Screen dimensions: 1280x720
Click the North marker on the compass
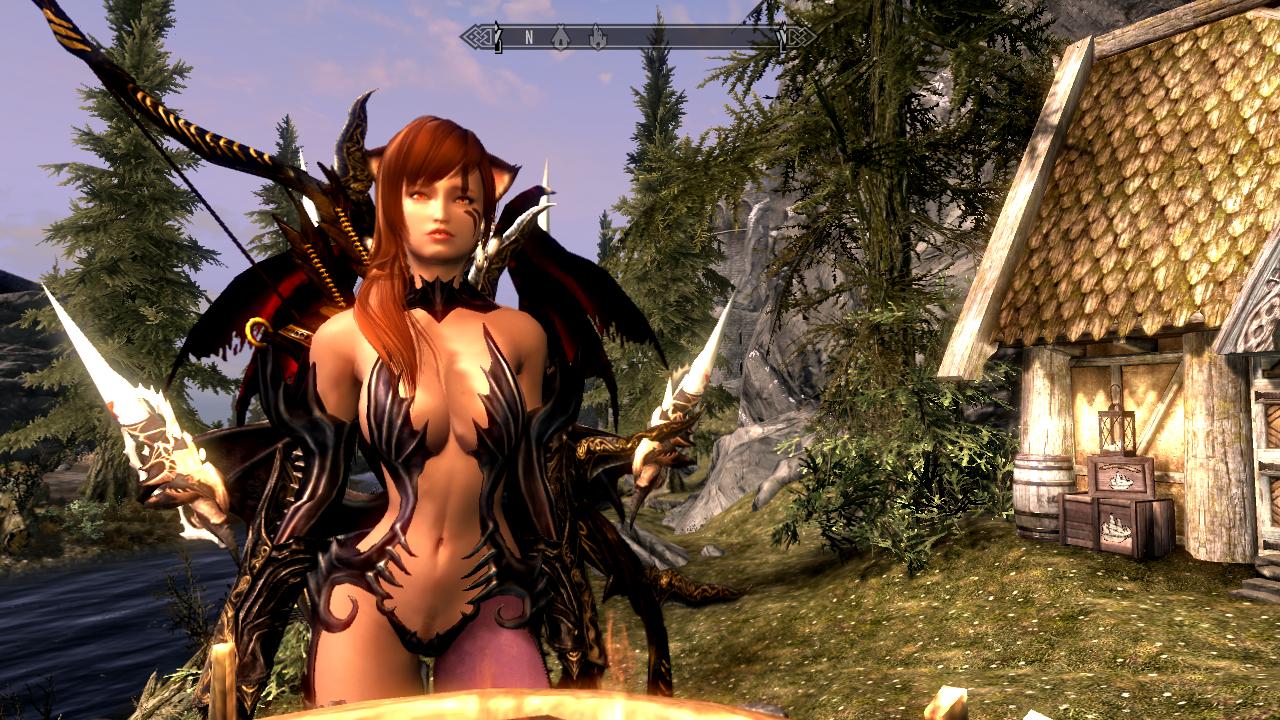tap(528, 38)
